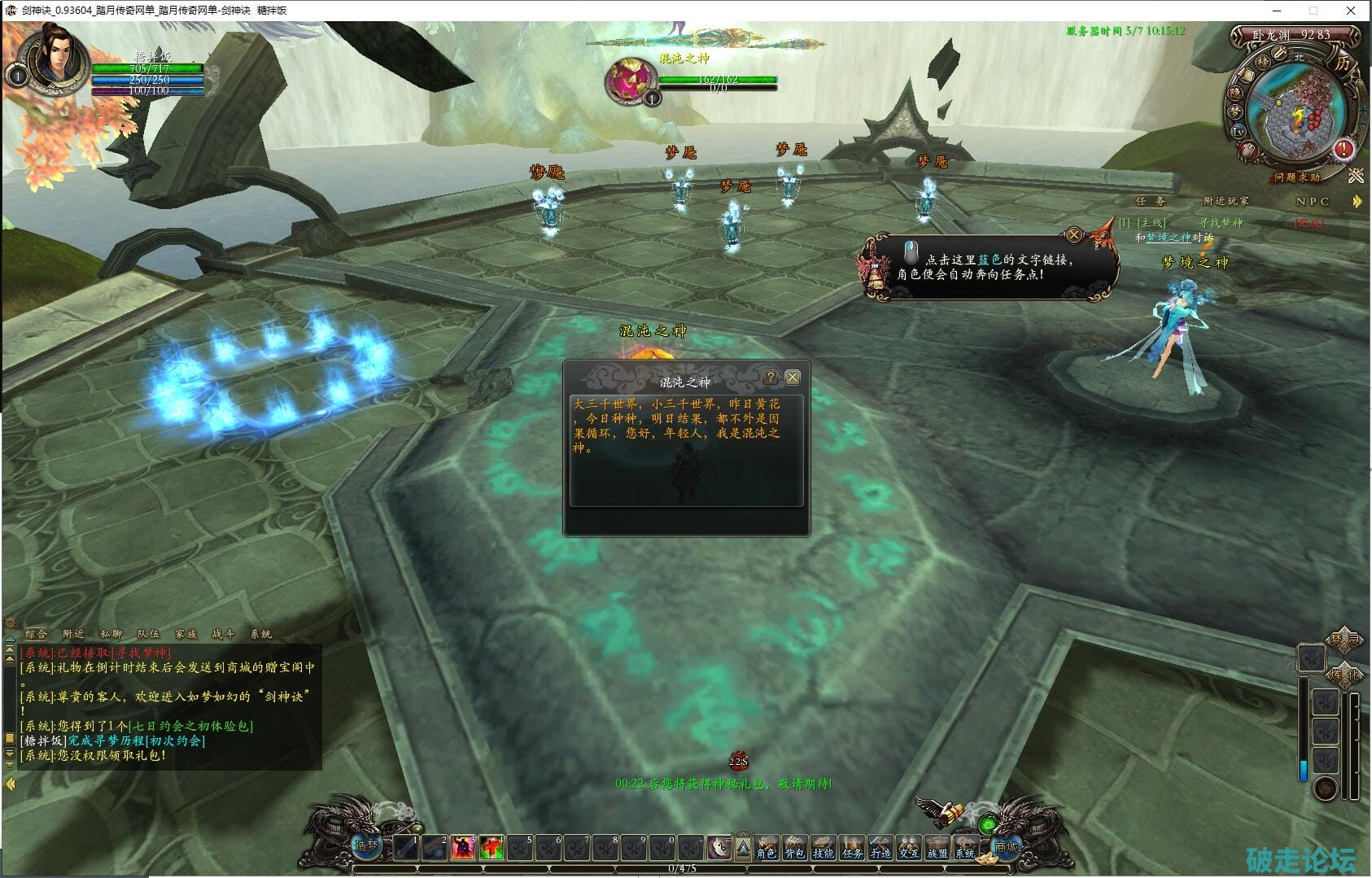Use the red cross heal skill in slot 4
This screenshot has height=878, width=1372.
492,848
